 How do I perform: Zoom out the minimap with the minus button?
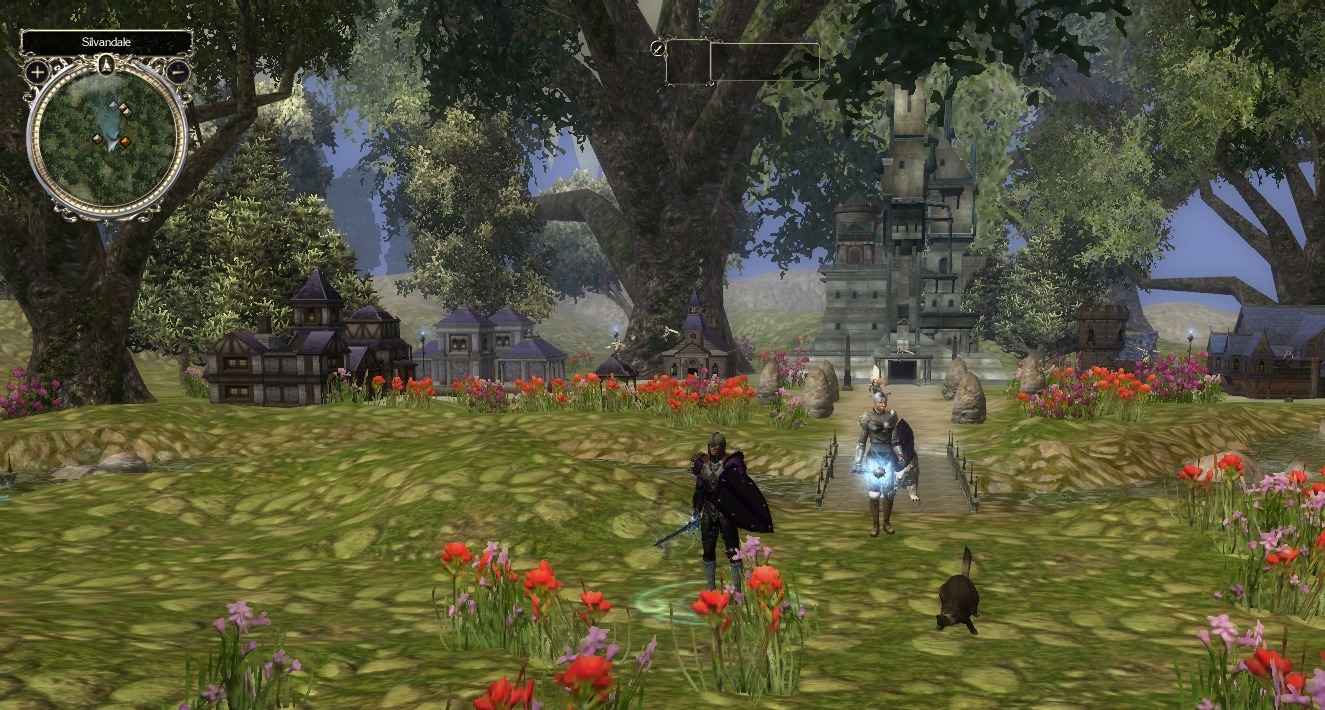(x=178, y=72)
